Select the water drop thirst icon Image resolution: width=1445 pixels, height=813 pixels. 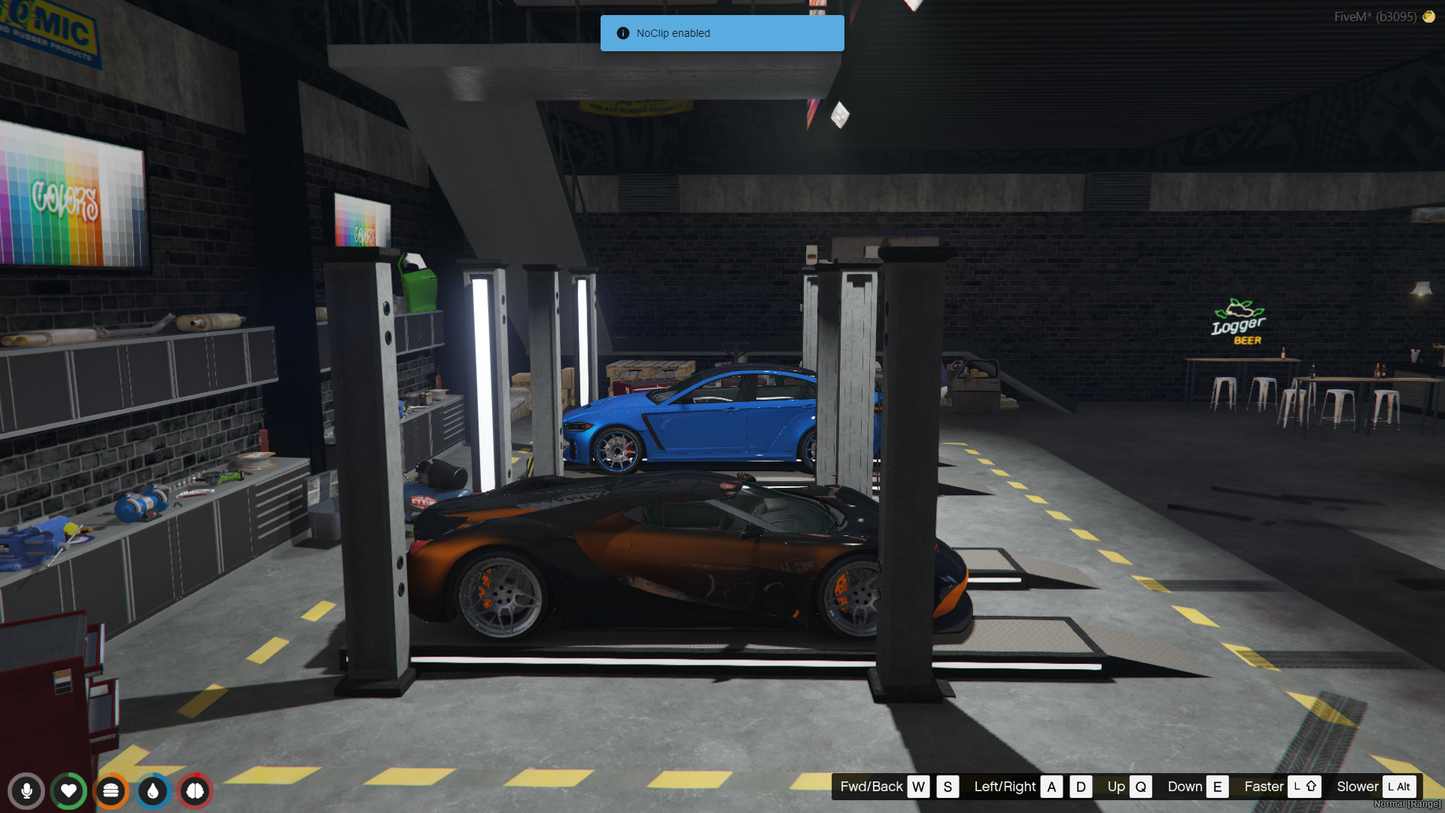pyautogui.click(x=153, y=791)
